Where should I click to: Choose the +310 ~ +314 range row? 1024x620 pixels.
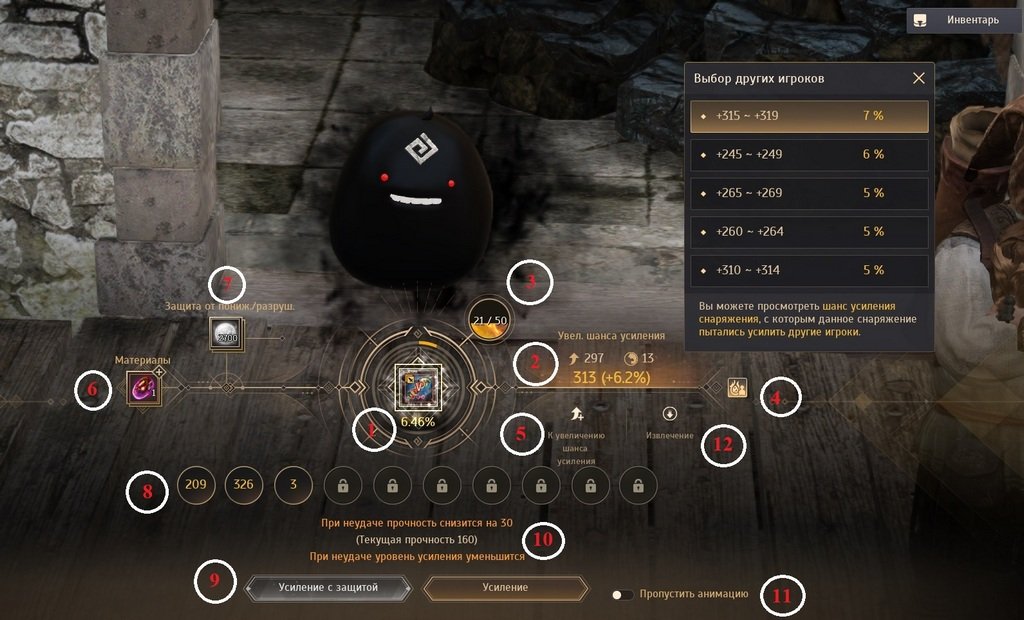pos(809,270)
